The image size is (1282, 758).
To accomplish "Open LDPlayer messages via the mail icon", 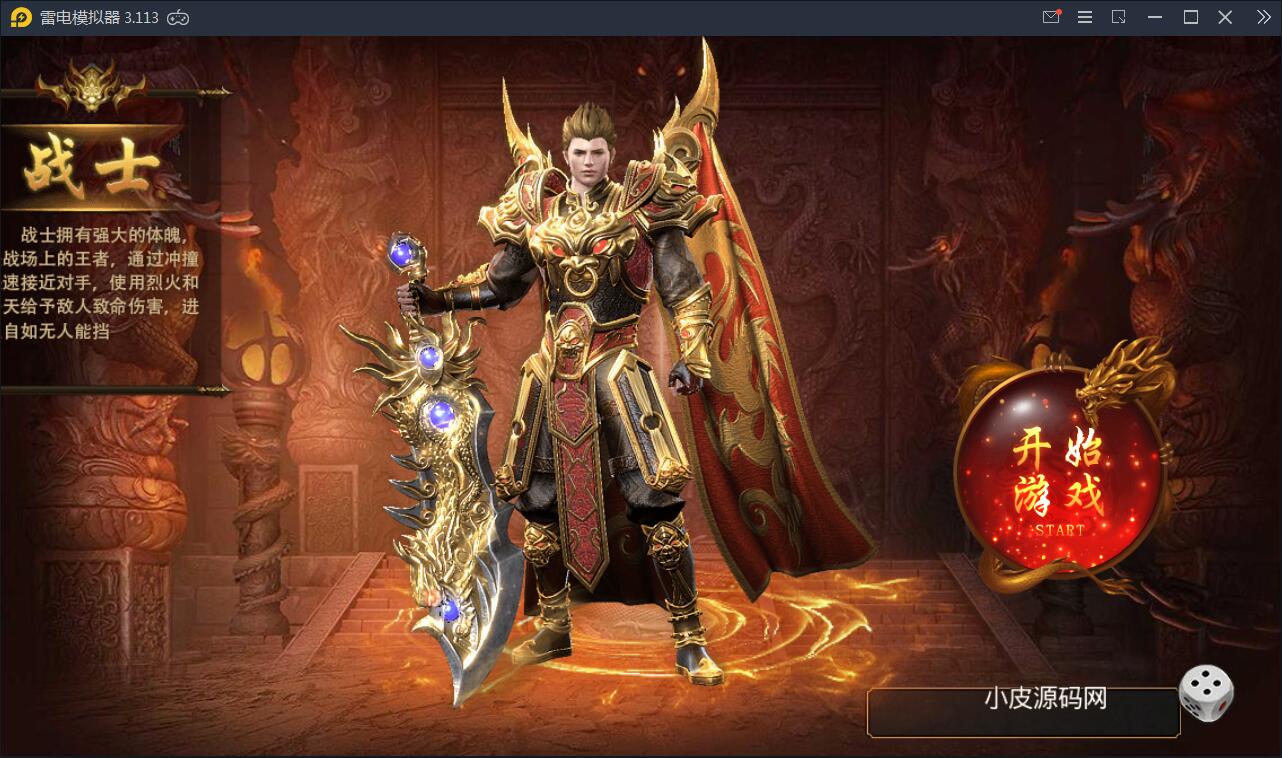I will click(x=1051, y=17).
